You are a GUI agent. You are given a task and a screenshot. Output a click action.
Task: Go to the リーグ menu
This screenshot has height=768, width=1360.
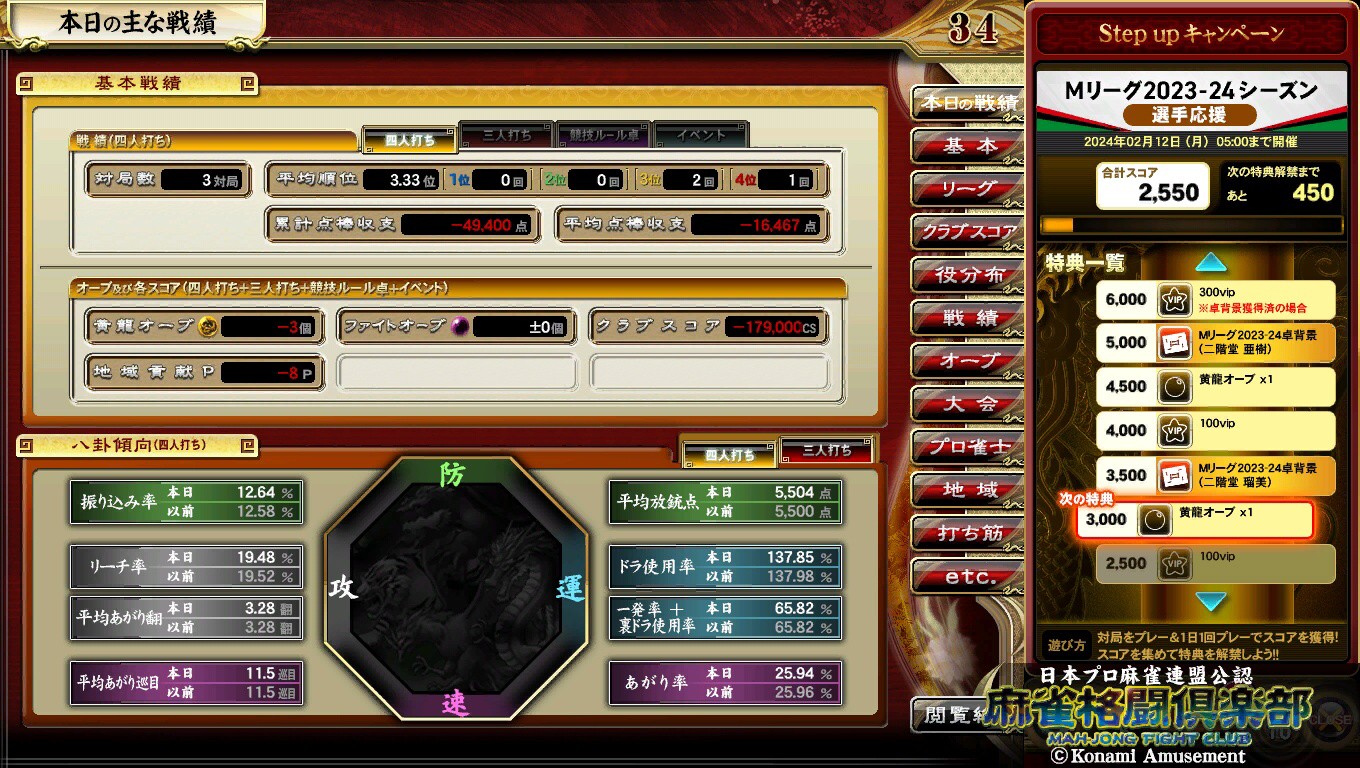pos(968,189)
